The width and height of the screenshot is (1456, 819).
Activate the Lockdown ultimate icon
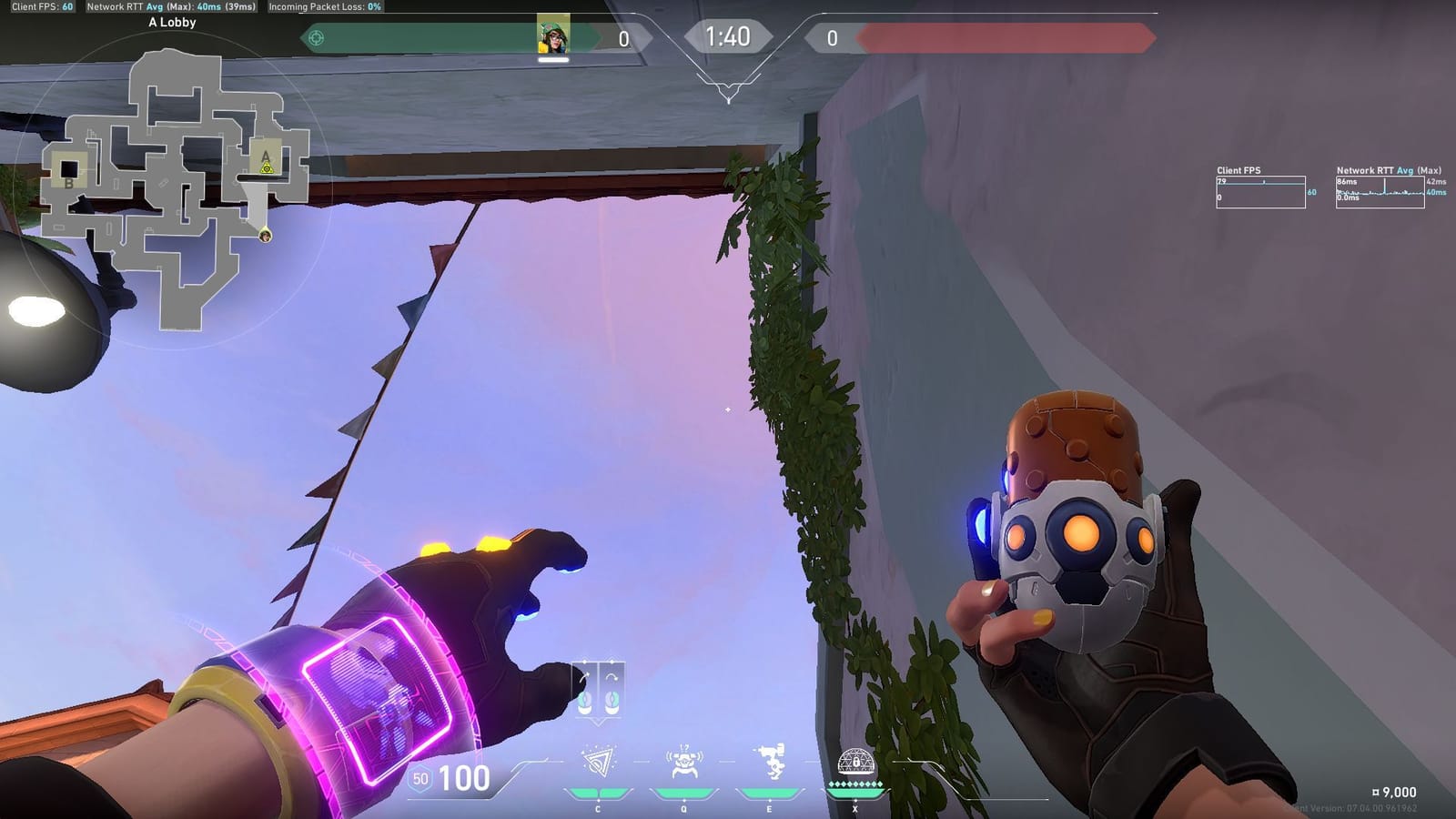pyautogui.click(x=855, y=762)
